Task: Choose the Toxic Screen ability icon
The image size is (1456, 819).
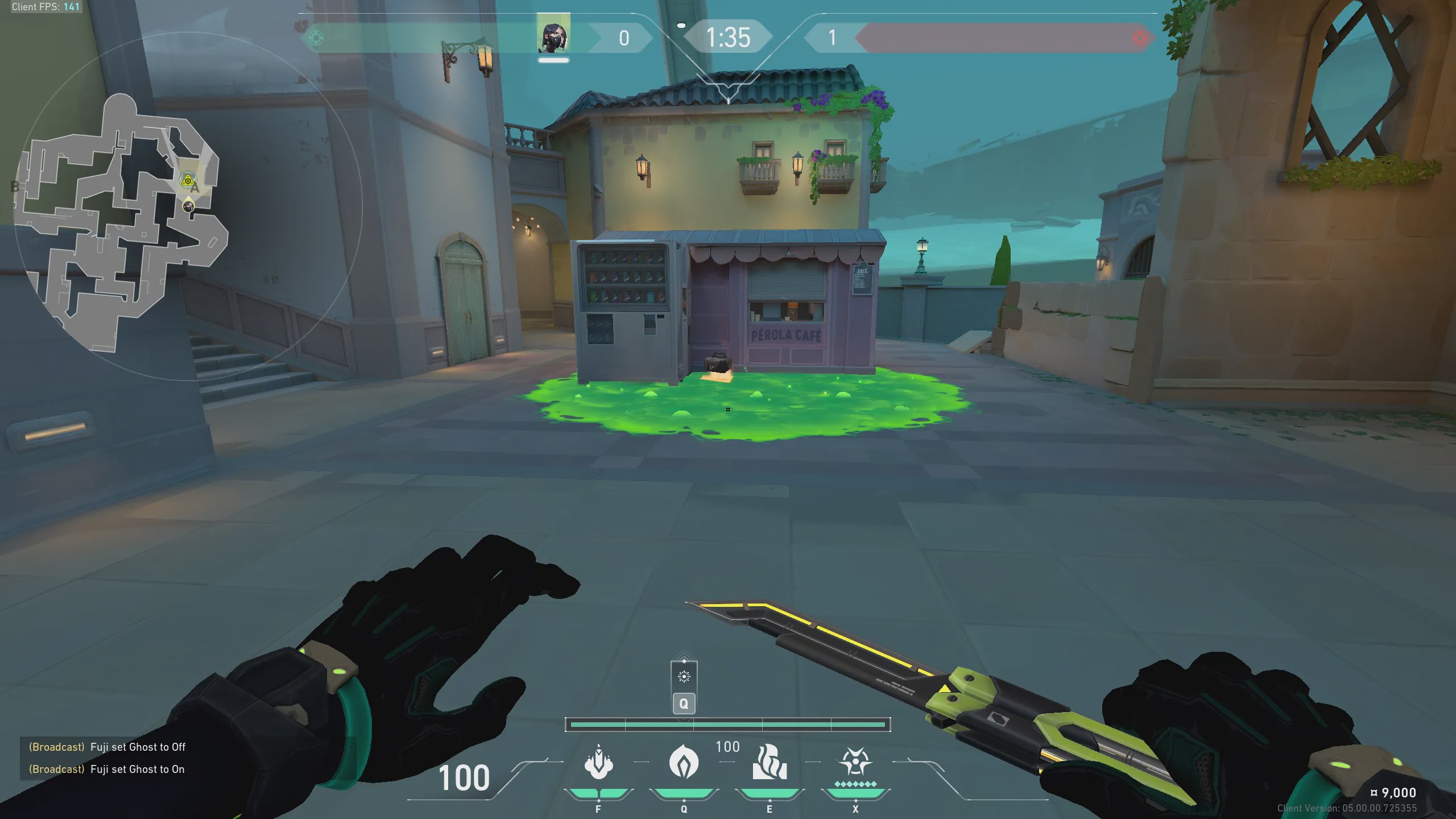Action: [x=770, y=762]
